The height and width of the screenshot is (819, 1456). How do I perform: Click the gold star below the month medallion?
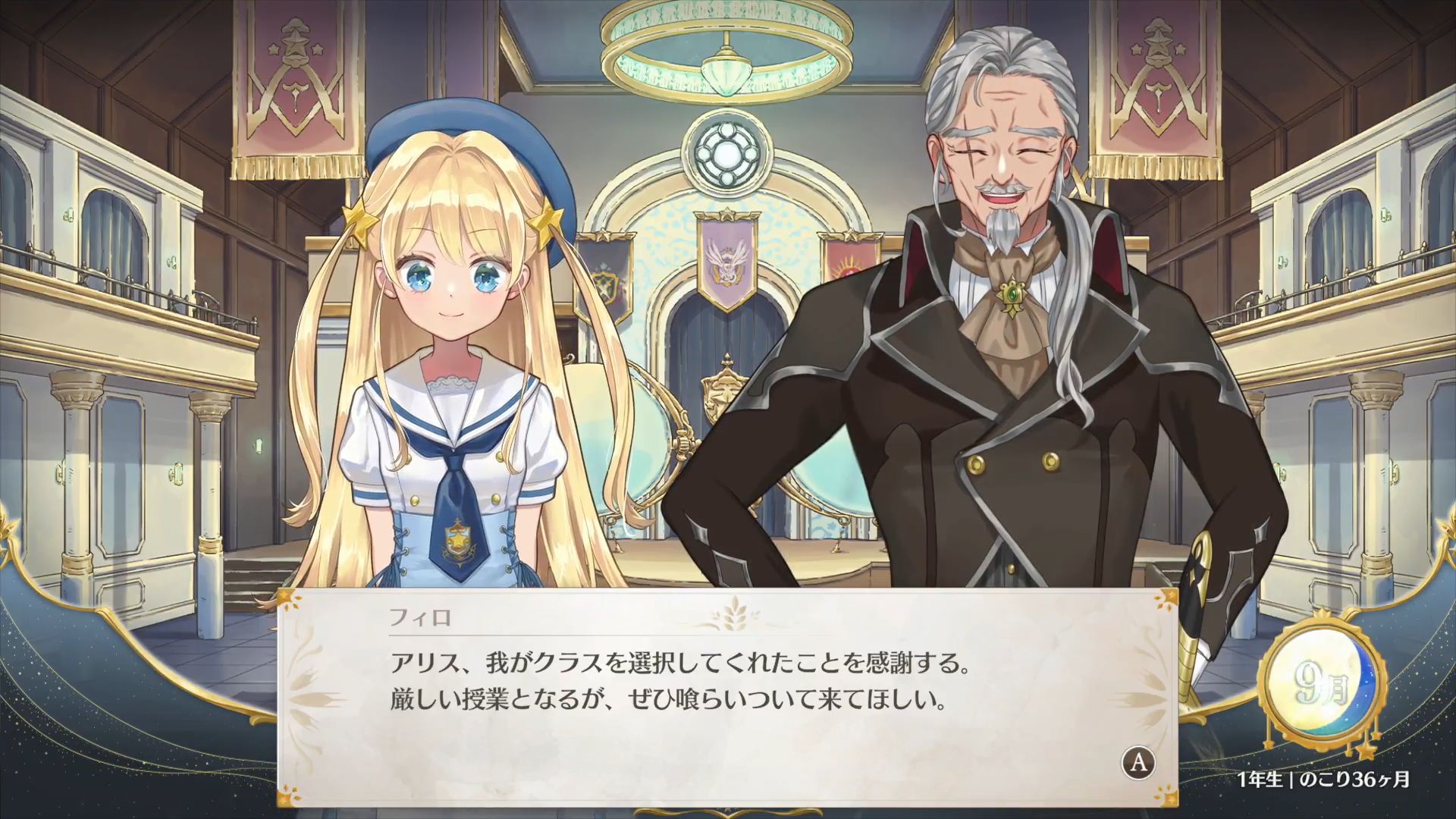coord(1367,751)
